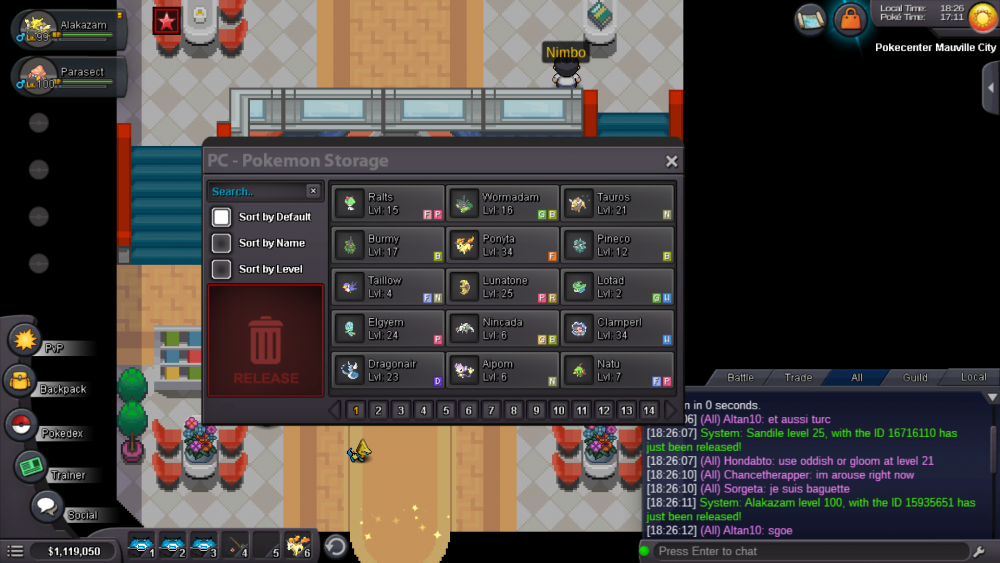Image resolution: width=1000 pixels, height=563 pixels.
Task: Select Ralts in the storage grid
Action: (x=388, y=203)
